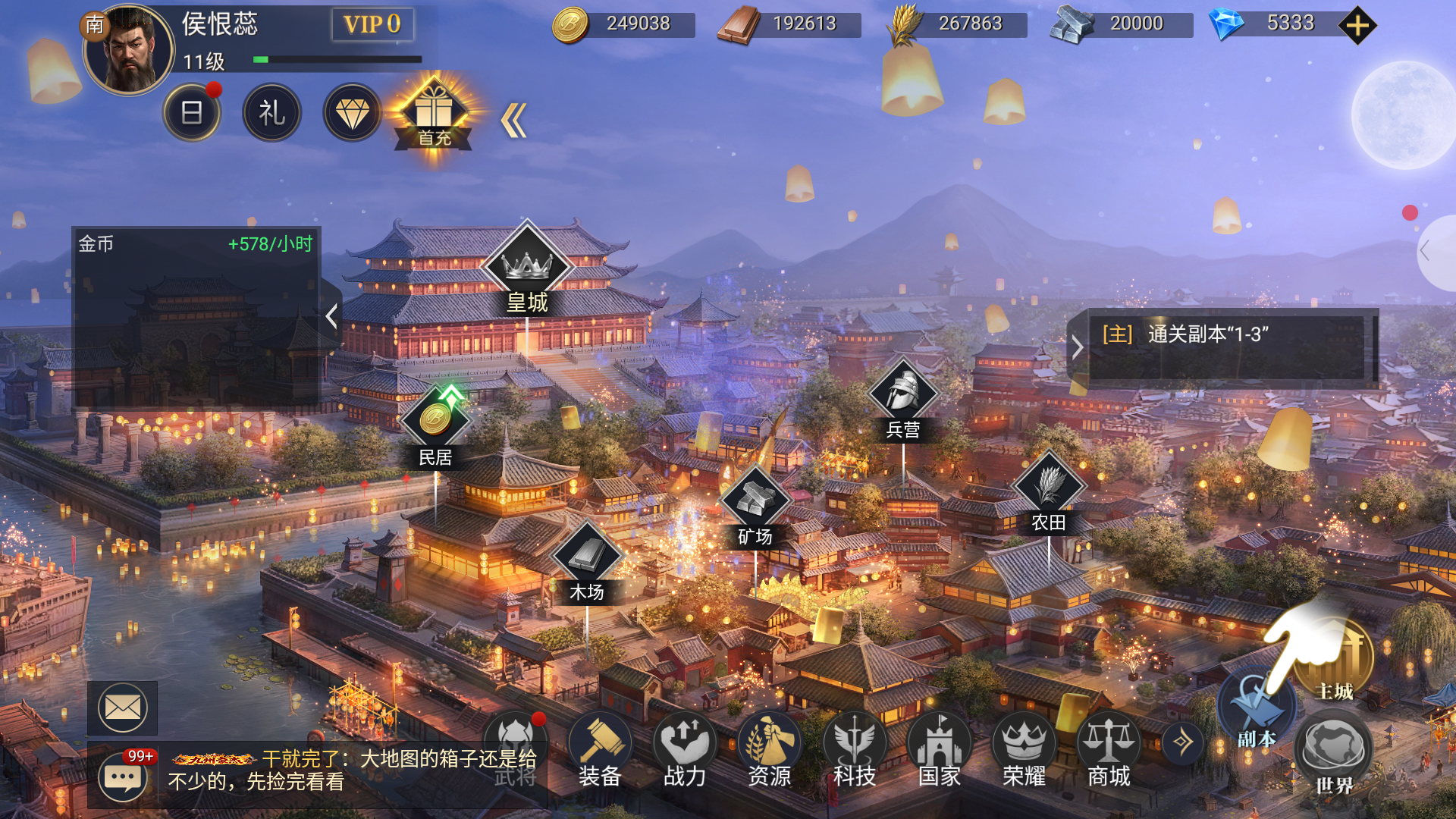Open the chat message box
1456x819 pixels.
coord(123,775)
